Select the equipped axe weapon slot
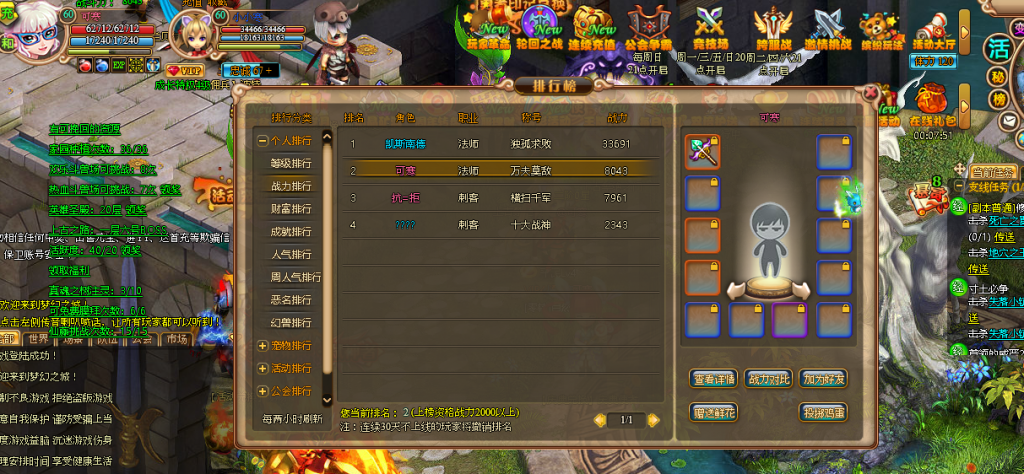 pos(703,152)
